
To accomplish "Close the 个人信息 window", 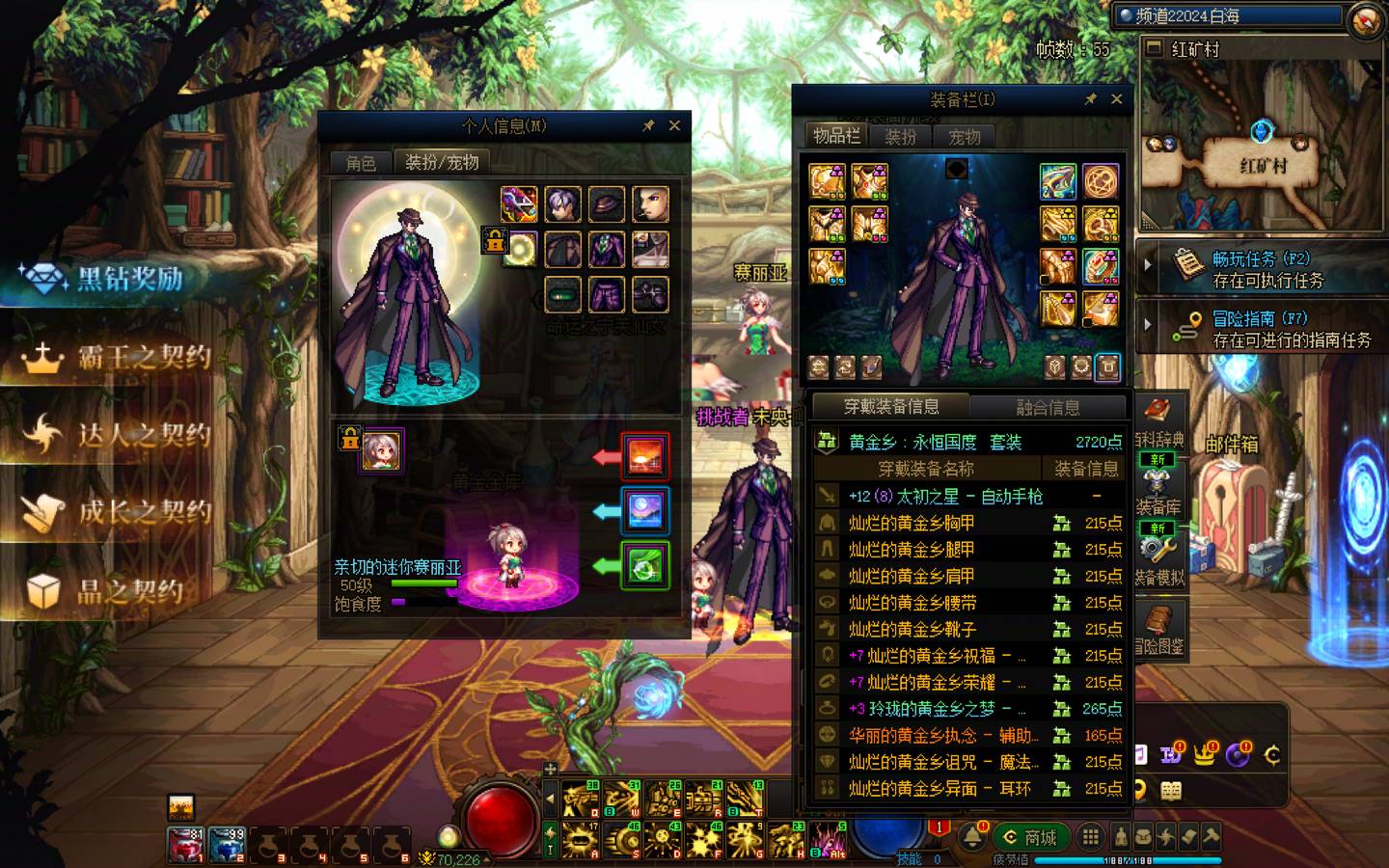I will [674, 125].
